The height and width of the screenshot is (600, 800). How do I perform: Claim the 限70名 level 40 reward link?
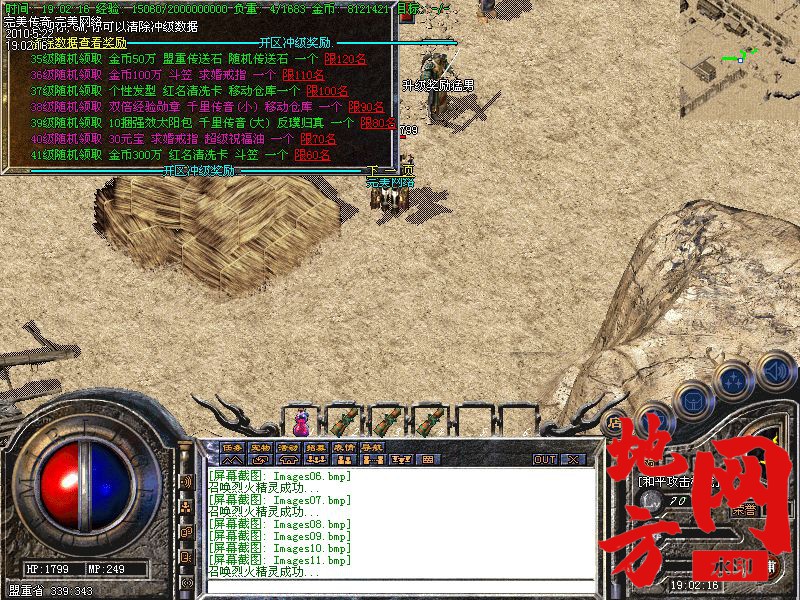[316, 139]
